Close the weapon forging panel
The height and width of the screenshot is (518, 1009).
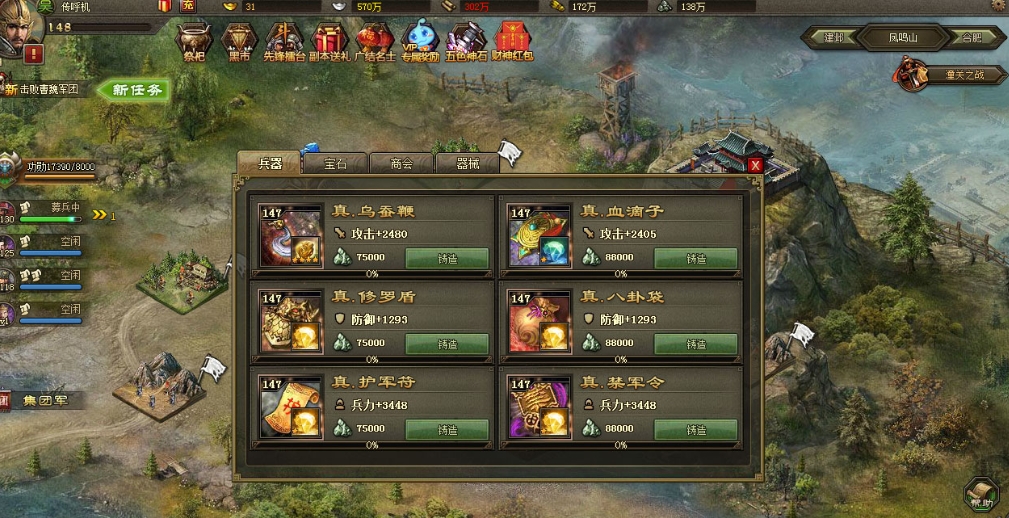pyautogui.click(x=755, y=165)
